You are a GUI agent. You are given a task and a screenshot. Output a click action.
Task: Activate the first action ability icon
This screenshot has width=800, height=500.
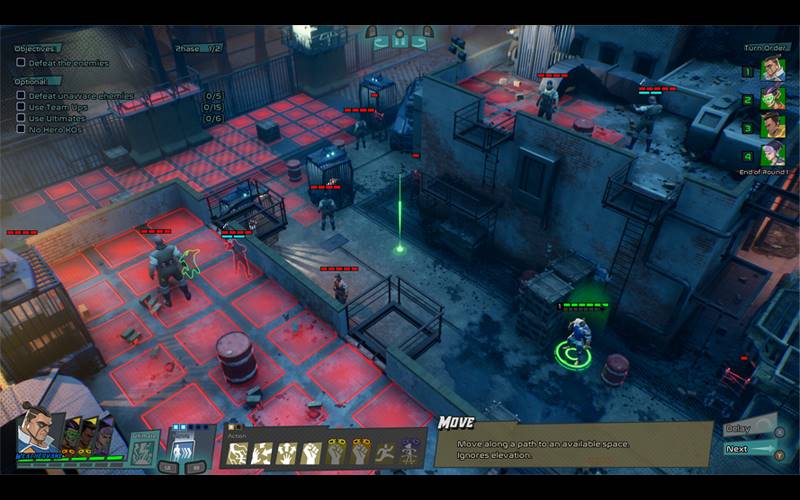tap(238, 453)
